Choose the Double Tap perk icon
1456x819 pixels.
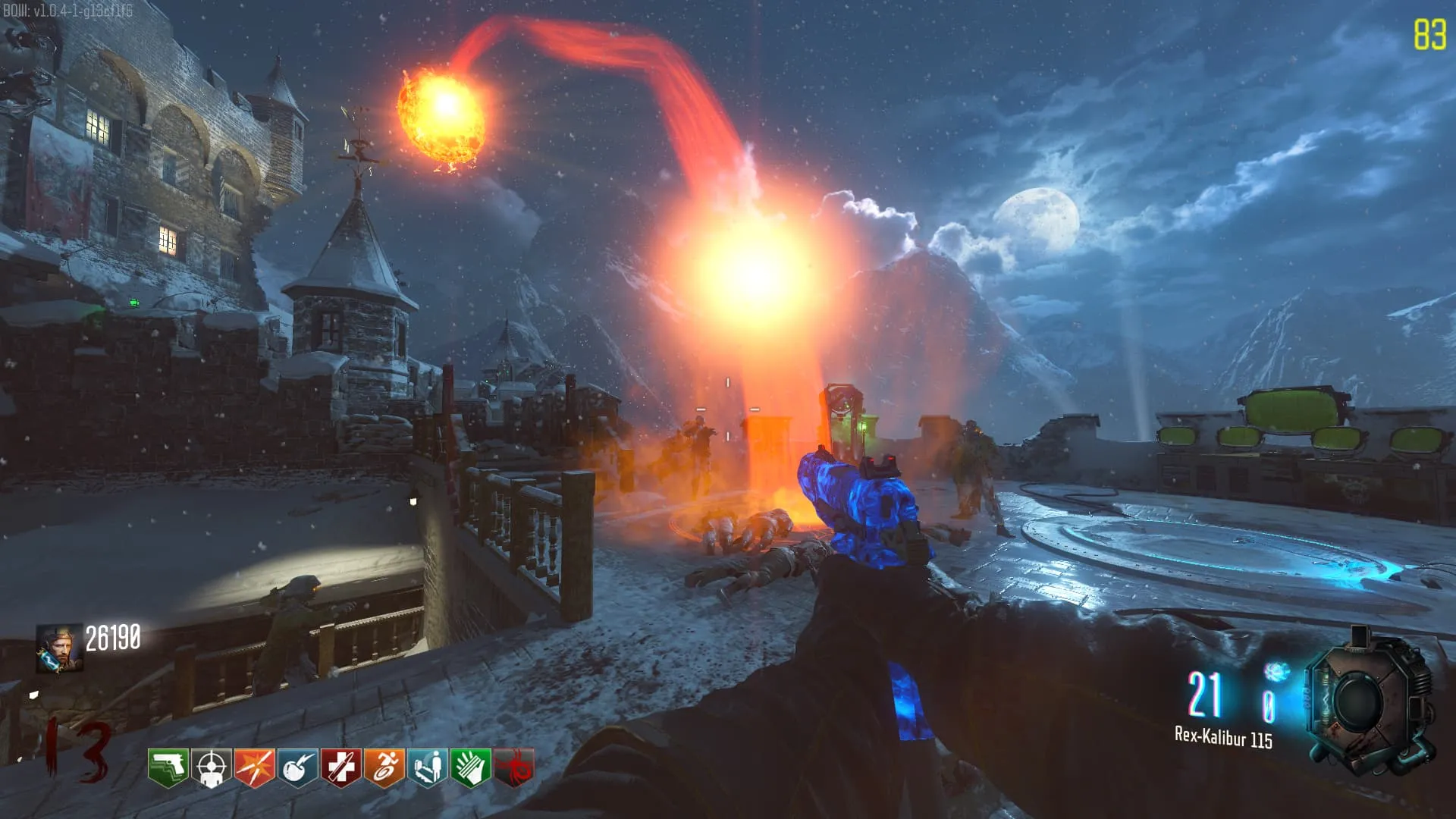tap(254, 767)
